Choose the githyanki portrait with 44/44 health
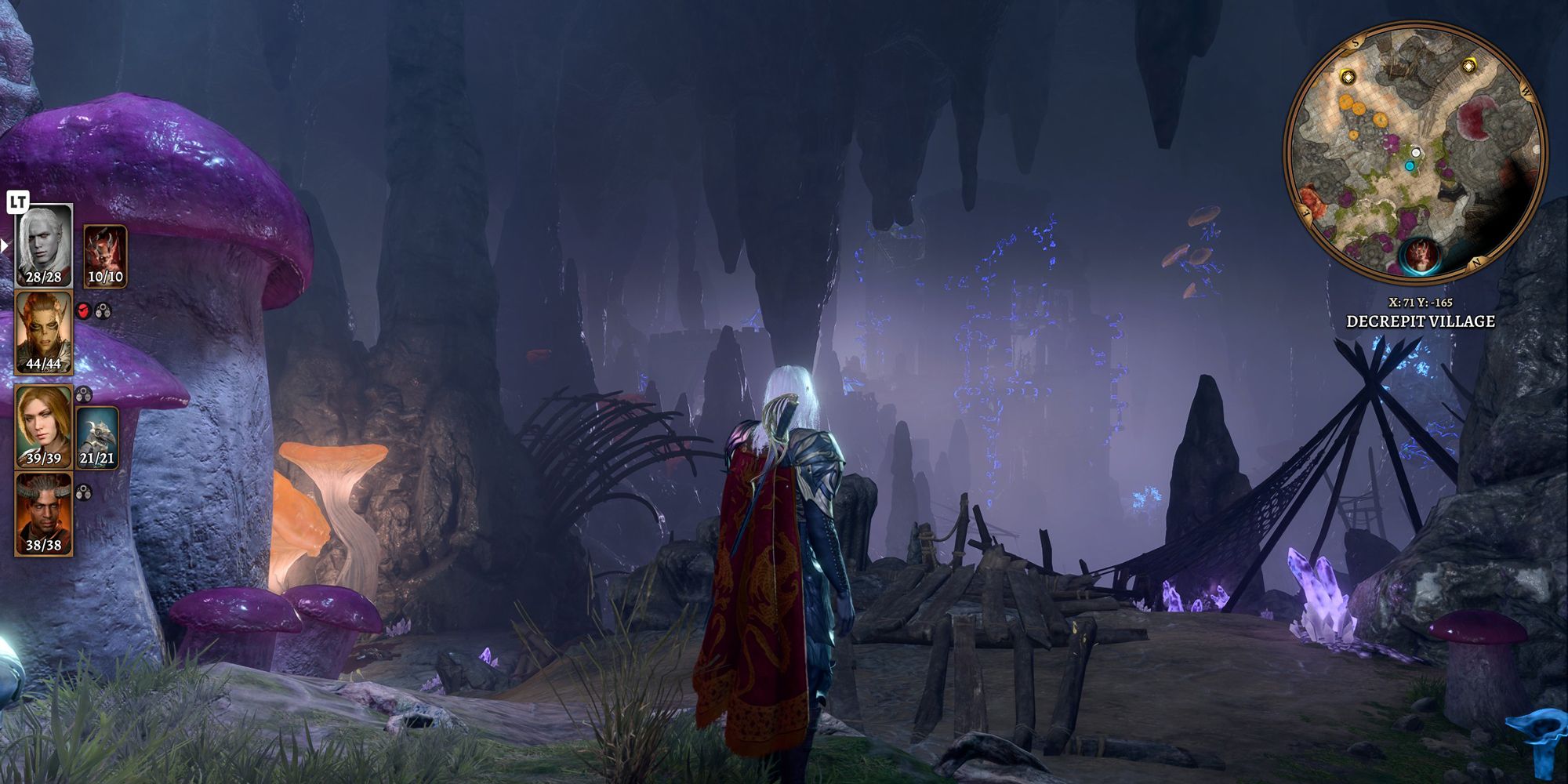This screenshot has width=1568, height=784. [x=44, y=332]
